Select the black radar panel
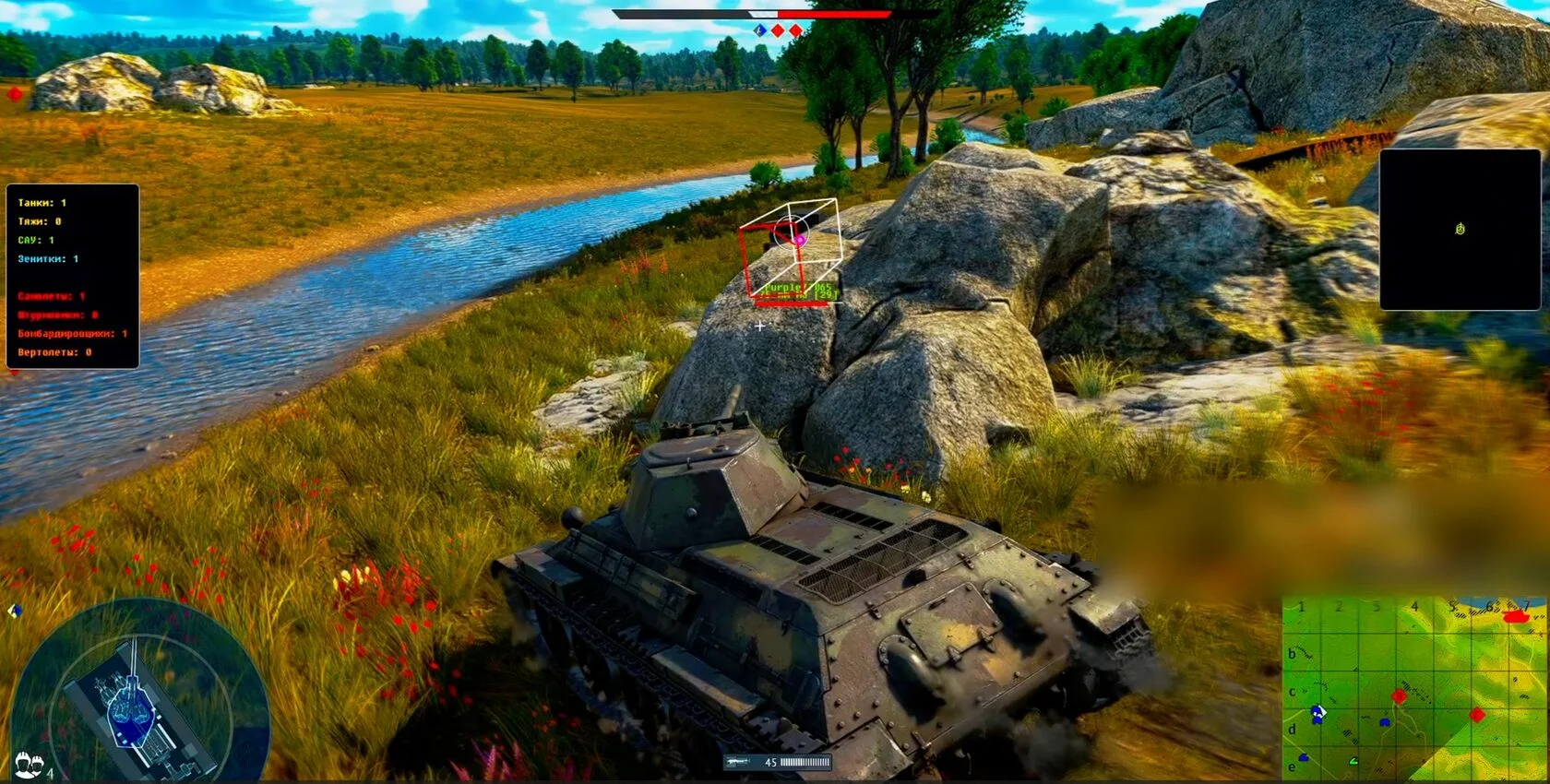Screen dimensions: 1550x784 tap(1460, 230)
